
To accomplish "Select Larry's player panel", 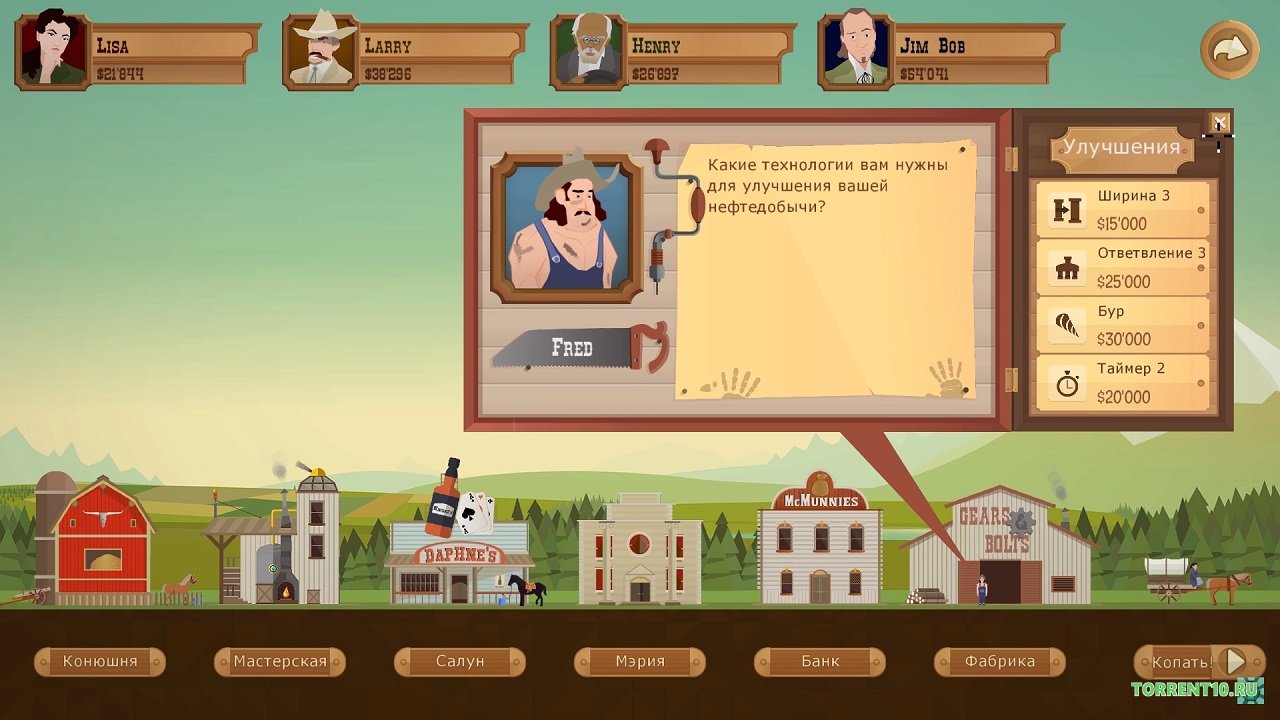I will [x=405, y=52].
